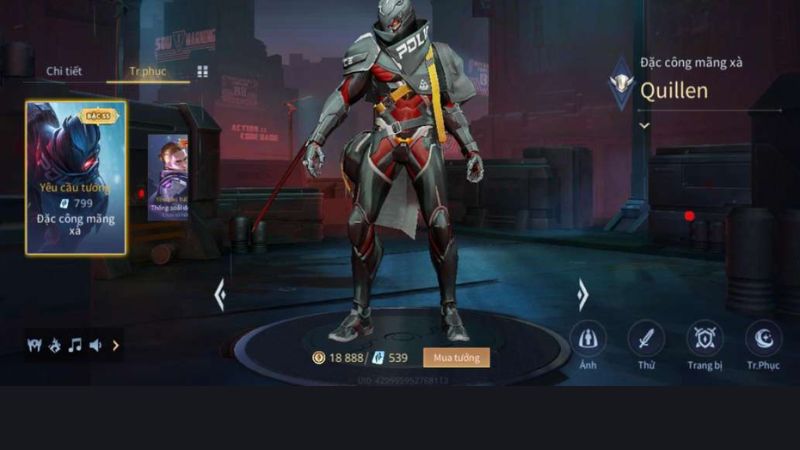
Task: Toggle the speaker sound icon
Action: coord(95,345)
